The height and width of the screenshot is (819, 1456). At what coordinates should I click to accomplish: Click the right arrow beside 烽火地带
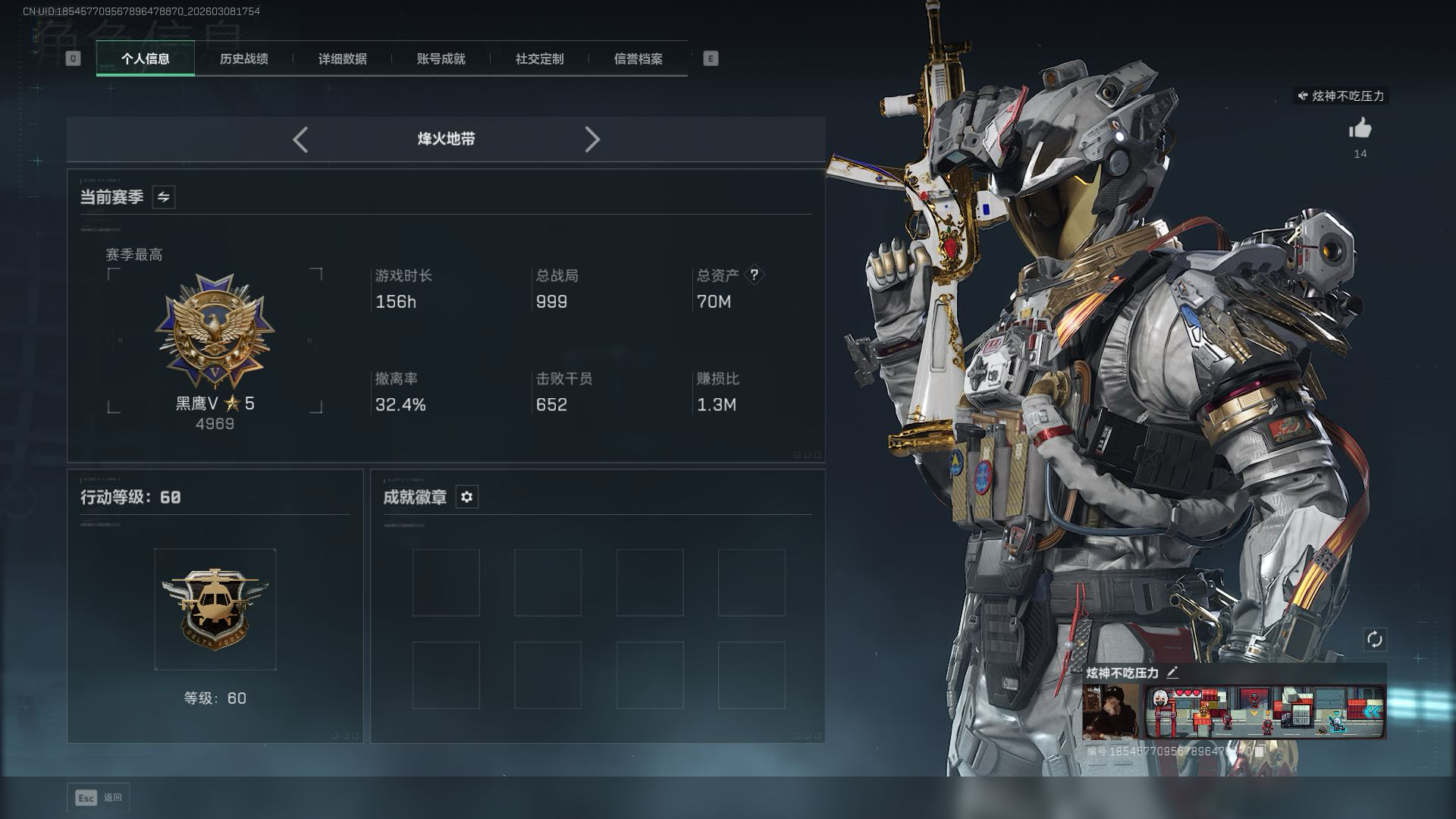coord(592,140)
